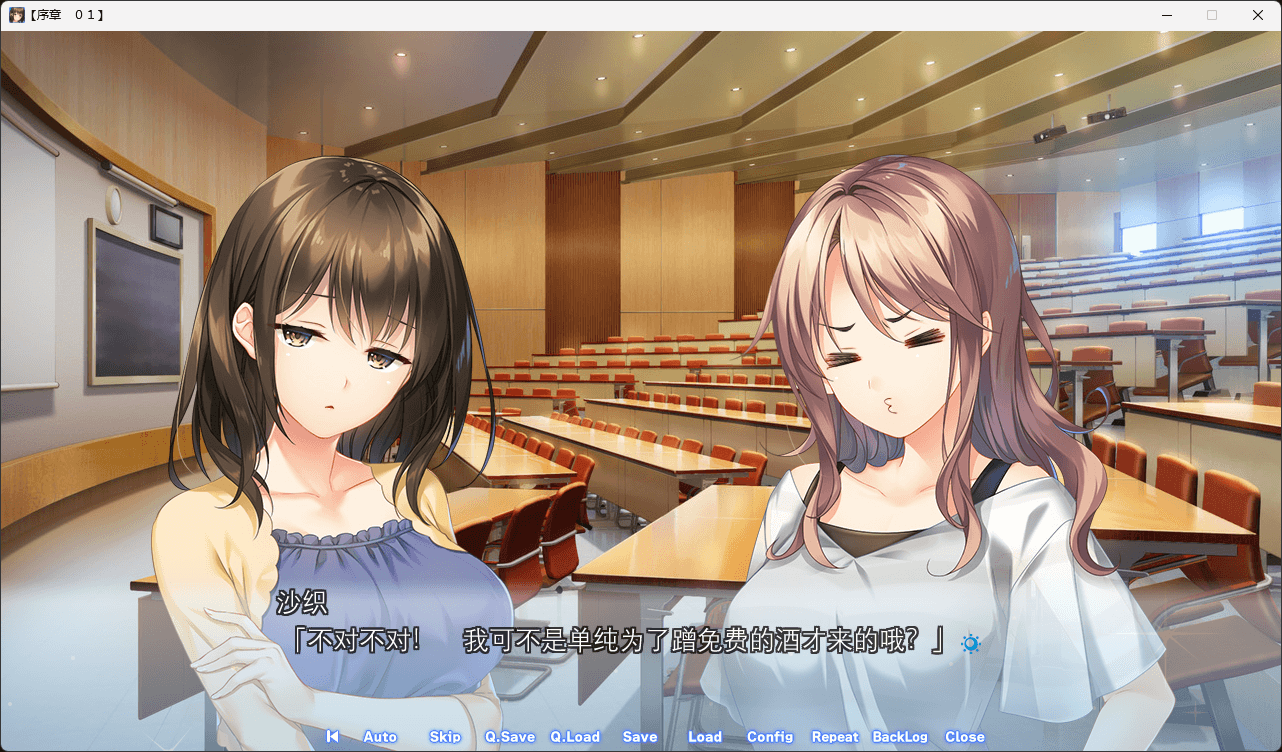Screen dimensions: 1282x752
Task: Activate Skip mode
Action: [x=445, y=737]
